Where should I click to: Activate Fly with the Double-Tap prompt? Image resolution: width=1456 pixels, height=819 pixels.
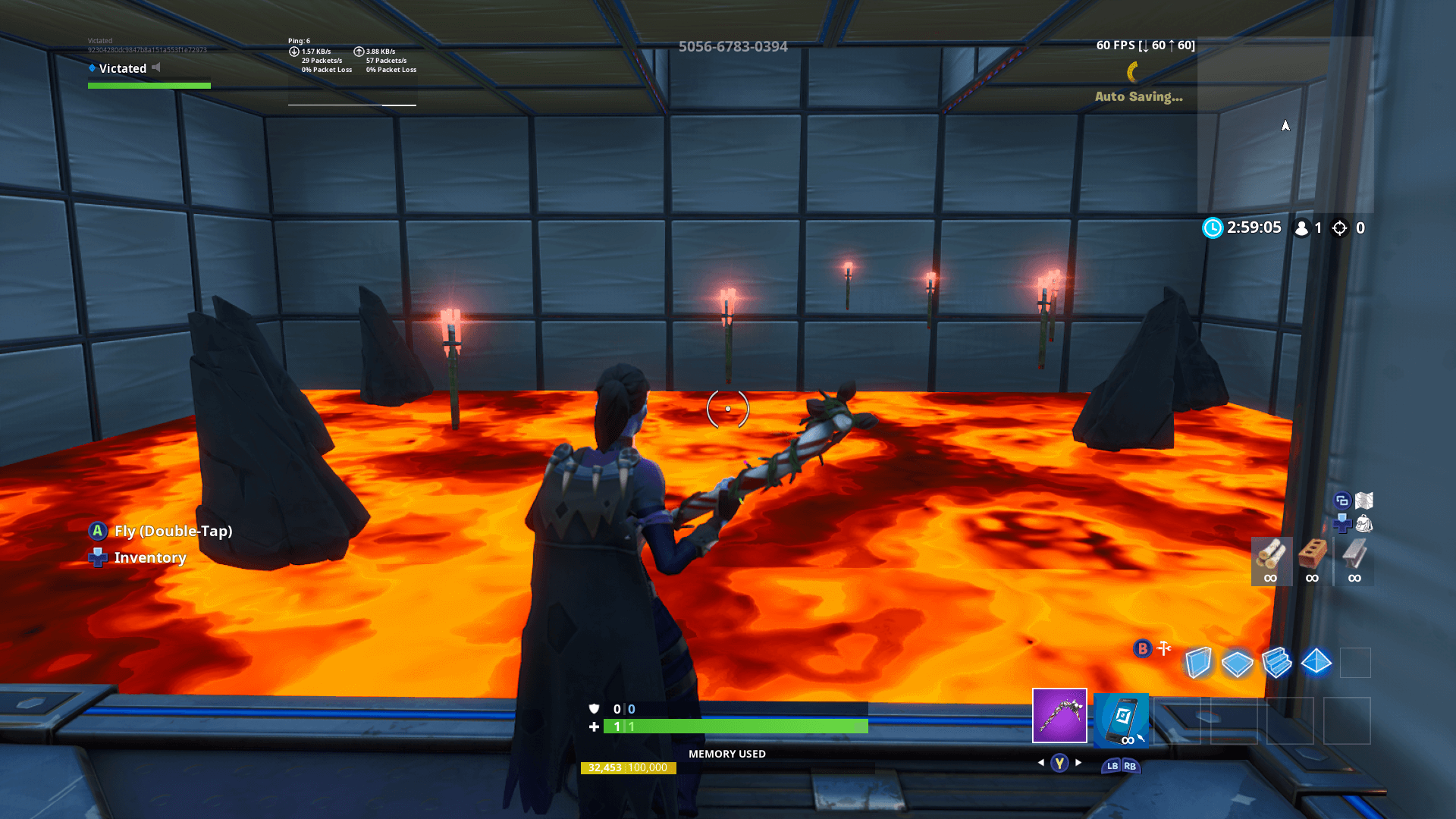click(173, 531)
